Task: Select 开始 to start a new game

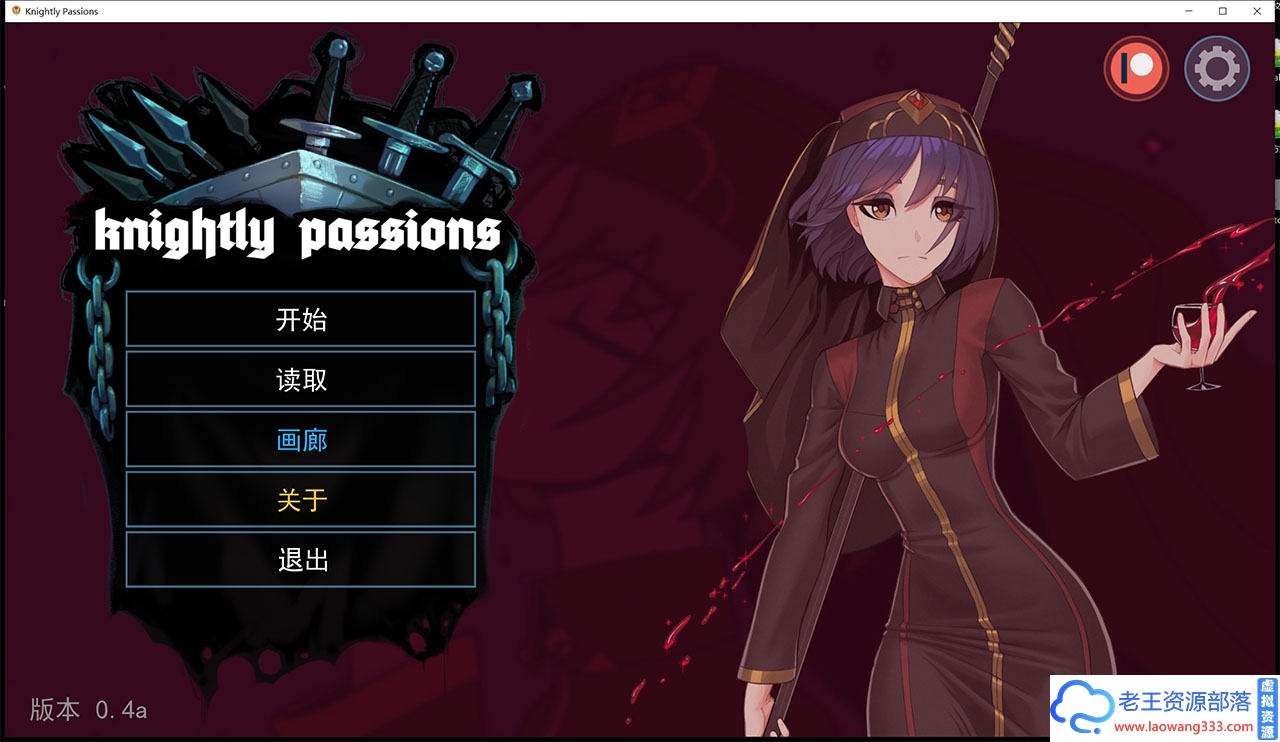Action: click(x=300, y=319)
